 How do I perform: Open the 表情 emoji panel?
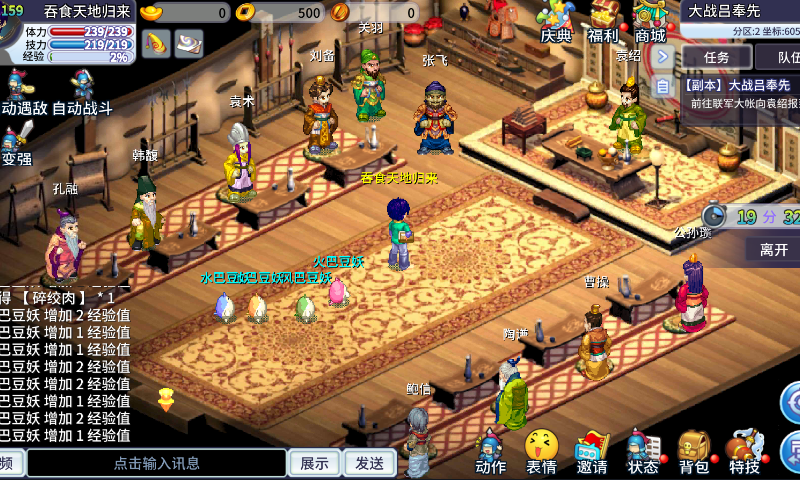(x=541, y=452)
